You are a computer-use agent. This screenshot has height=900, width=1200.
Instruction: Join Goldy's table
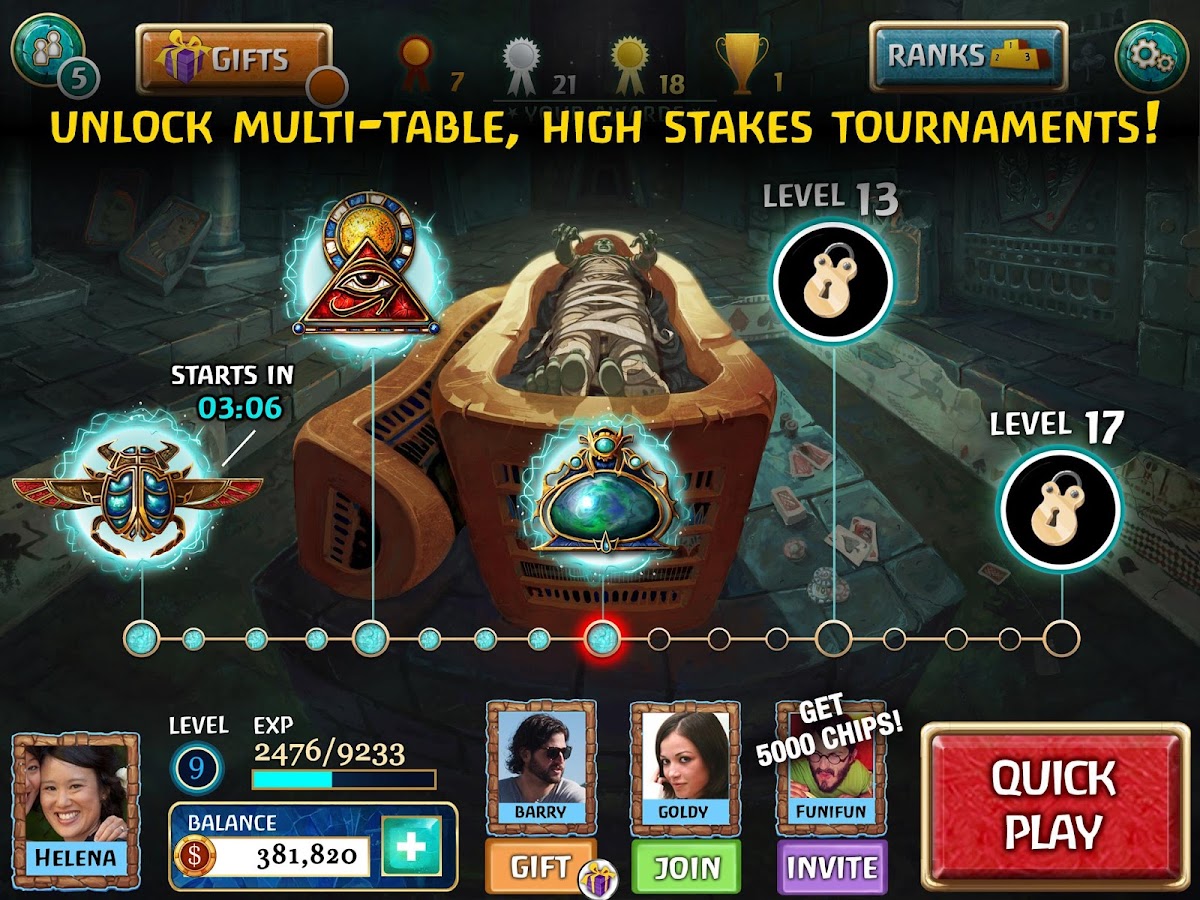[686, 867]
